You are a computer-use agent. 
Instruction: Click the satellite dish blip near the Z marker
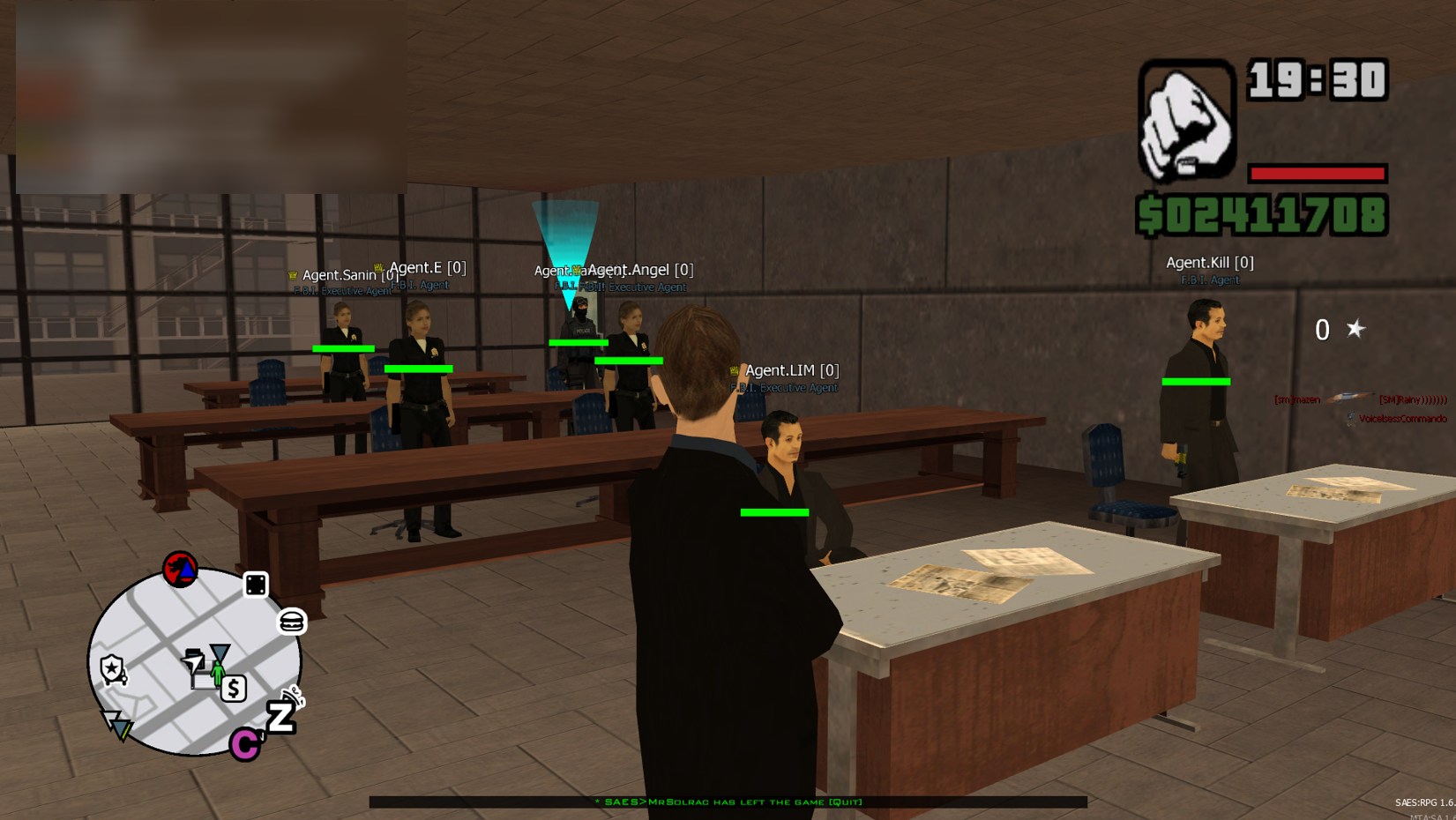pyautogui.click(x=293, y=696)
